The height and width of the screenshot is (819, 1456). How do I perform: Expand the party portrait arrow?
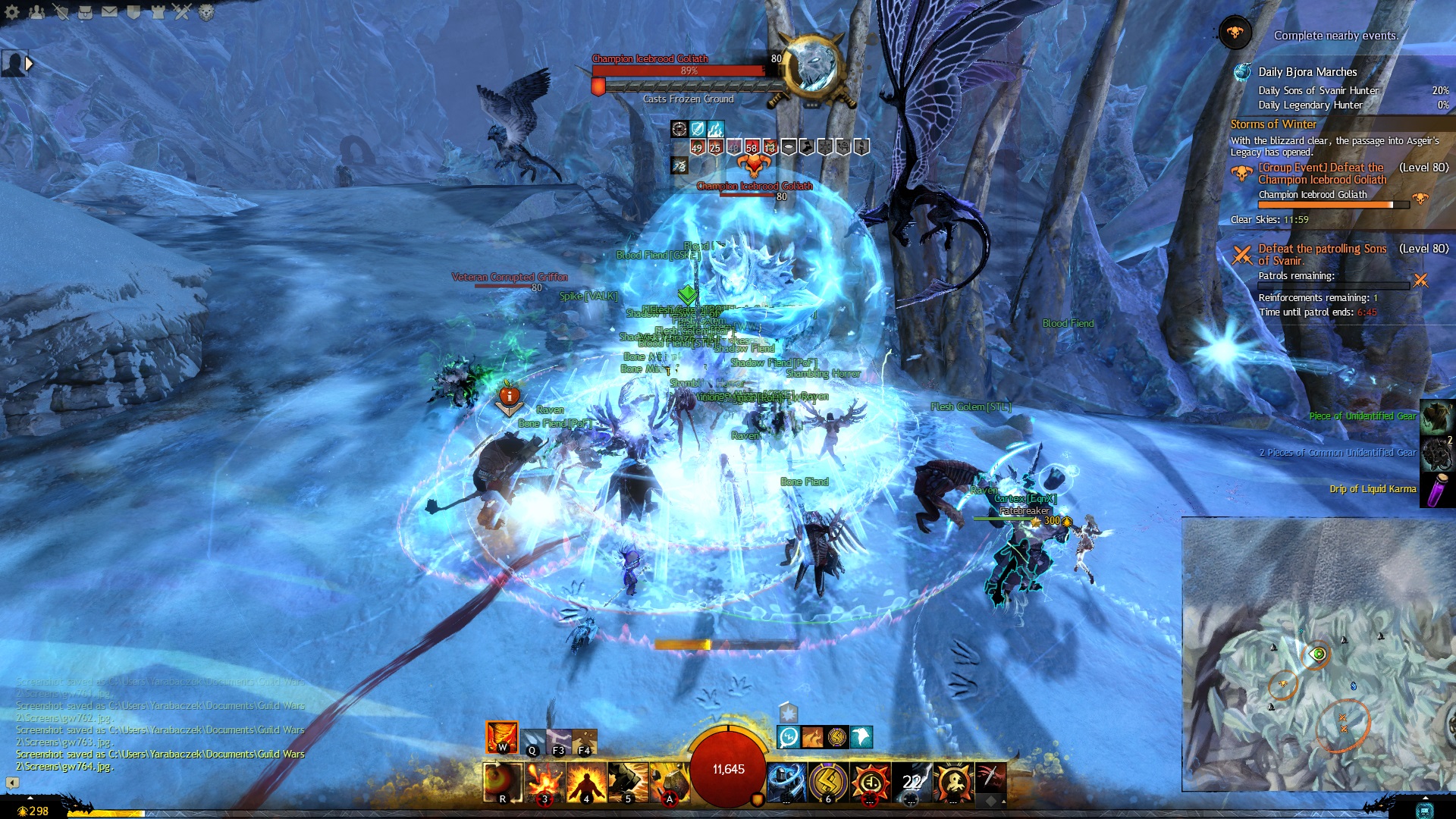(30, 64)
